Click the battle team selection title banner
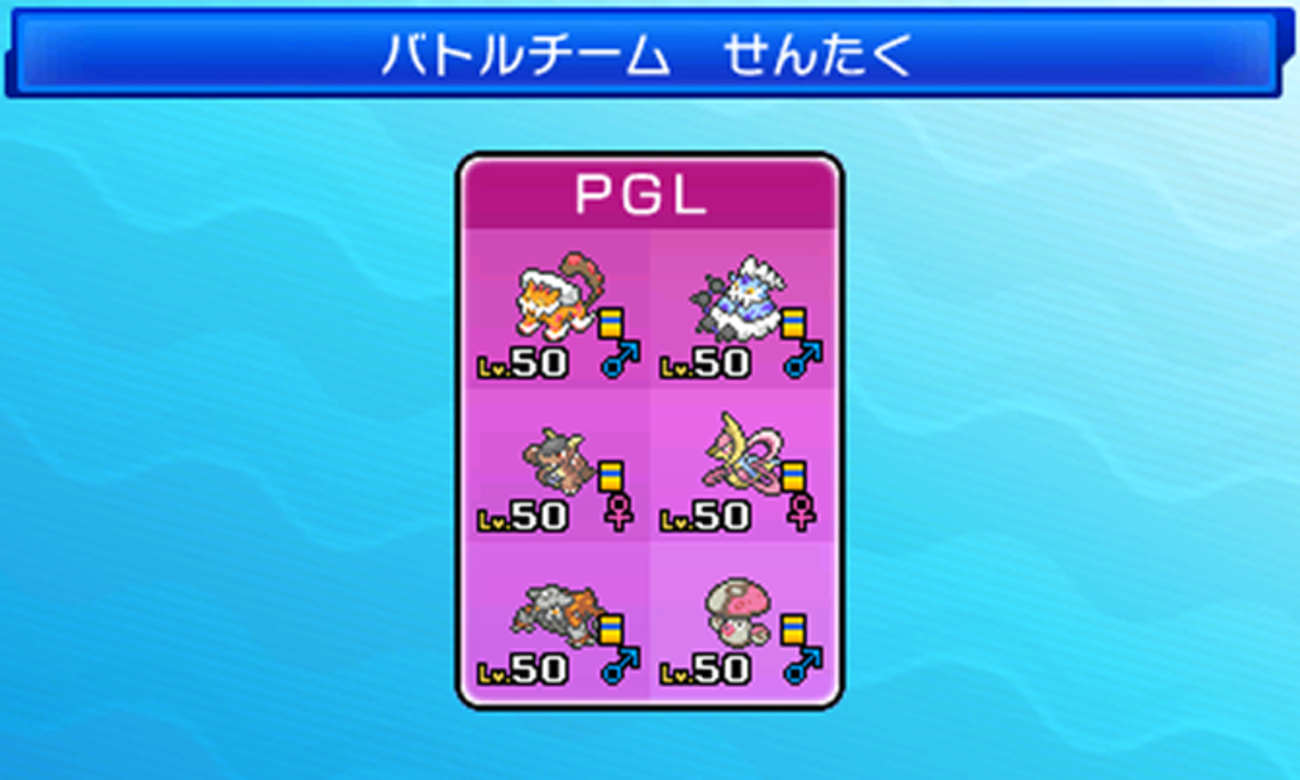This screenshot has height=780, width=1300. (x=650, y=55)
